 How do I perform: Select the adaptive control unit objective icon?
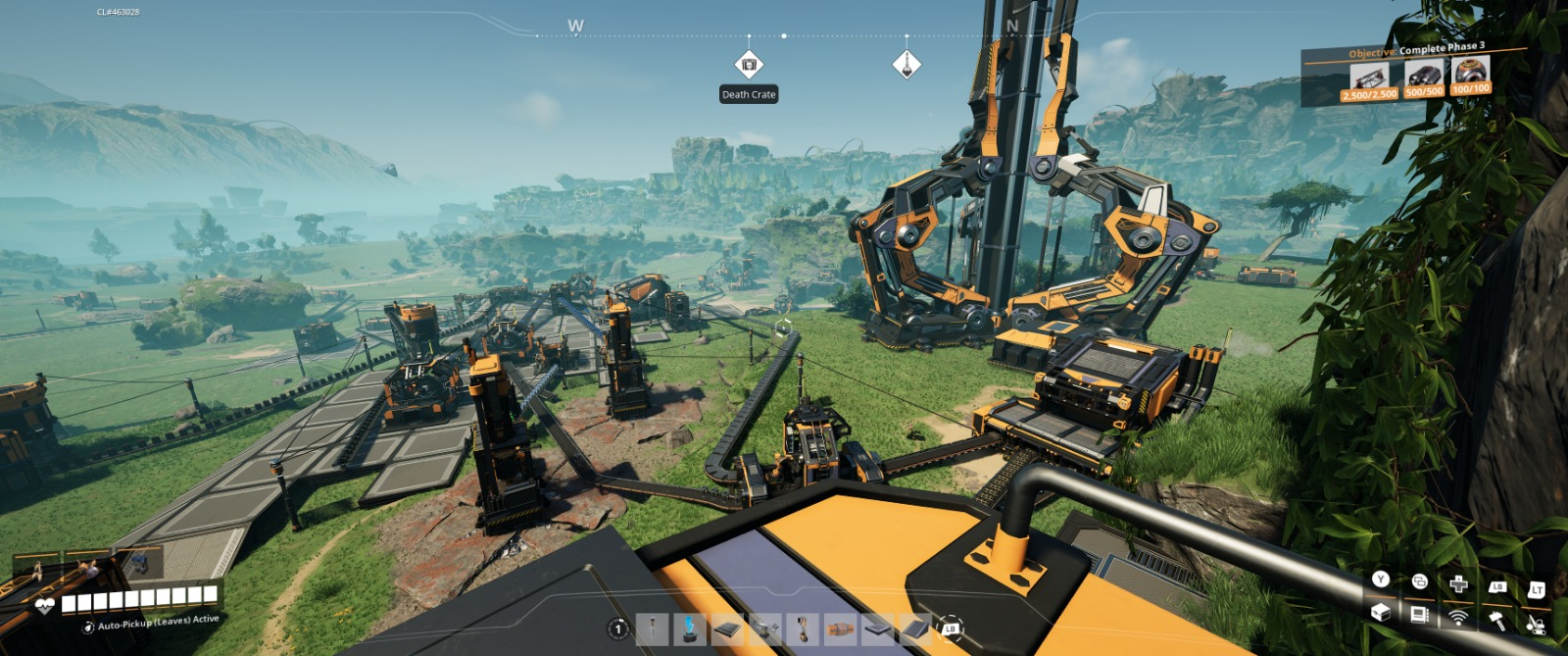(1471, 72)
